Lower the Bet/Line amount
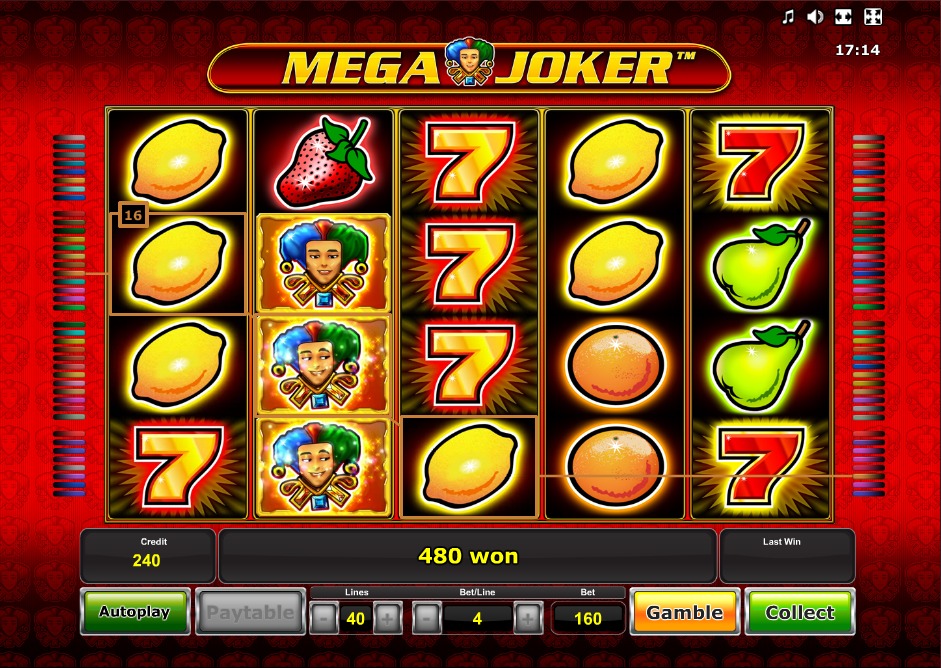This screenshot has width=941, height=668. pyautogui.click(x=427, y=619)
